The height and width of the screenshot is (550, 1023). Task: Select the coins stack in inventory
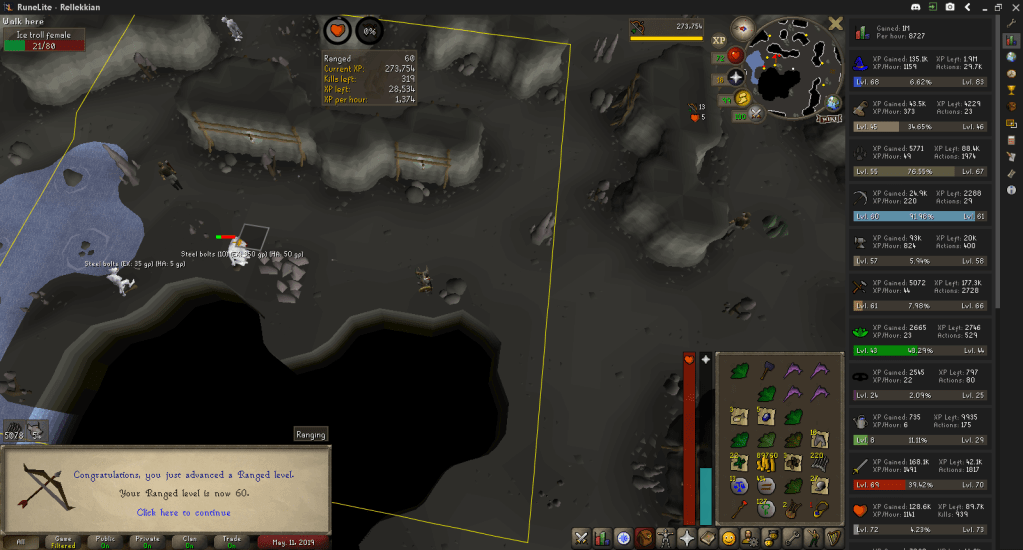(768, 462)
